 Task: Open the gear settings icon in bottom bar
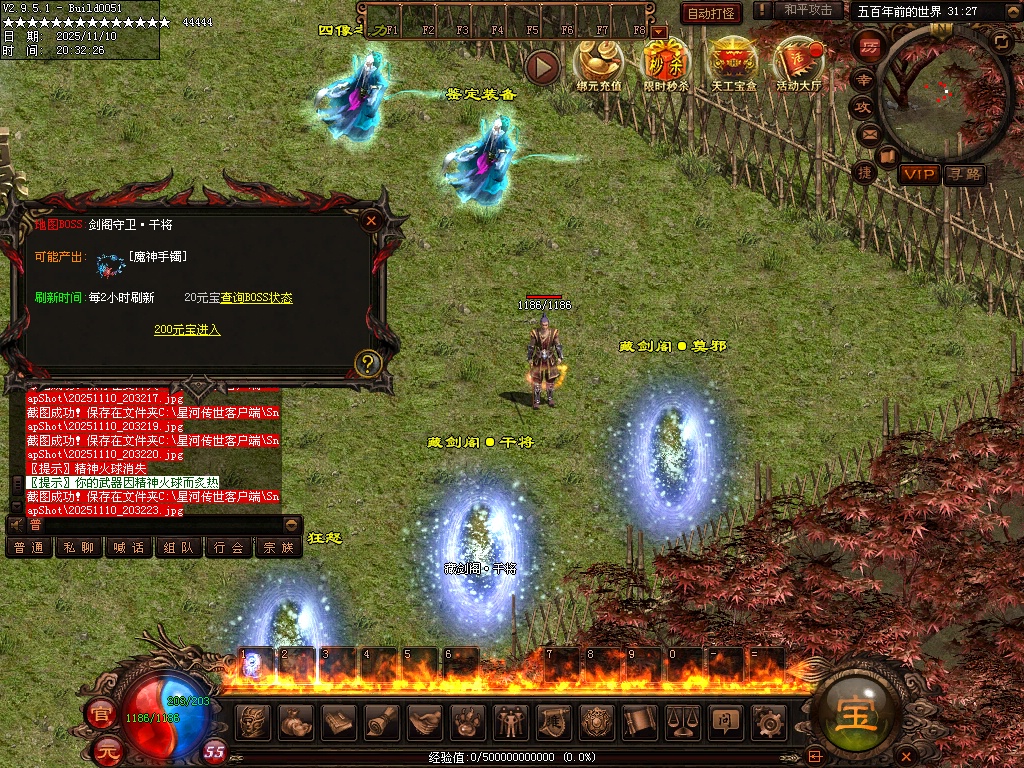[x=768, y=721]
